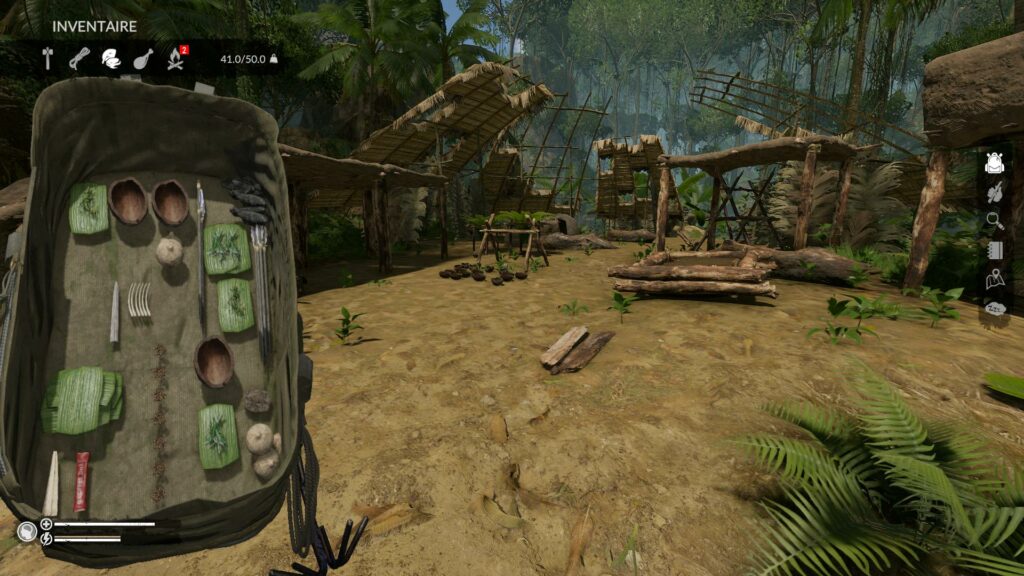Select the magnifying glass inspect icon
The width and height of the screenshot is (1024, 576).
(x=994, y=221)
